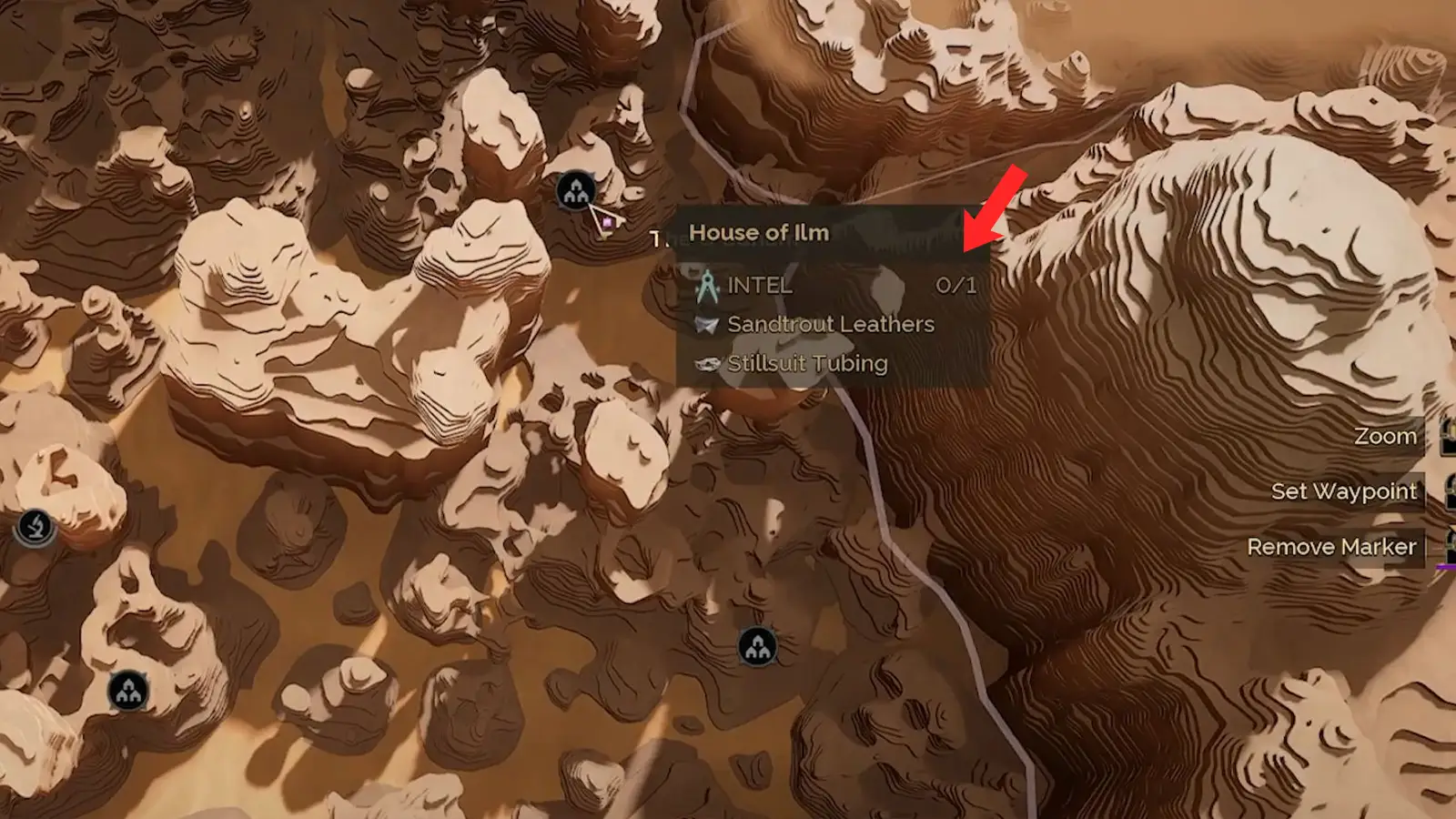Screen dimensions: 1456x819
Task: Choose Remove Marker for this location
Action: [x=1331, y=548]
